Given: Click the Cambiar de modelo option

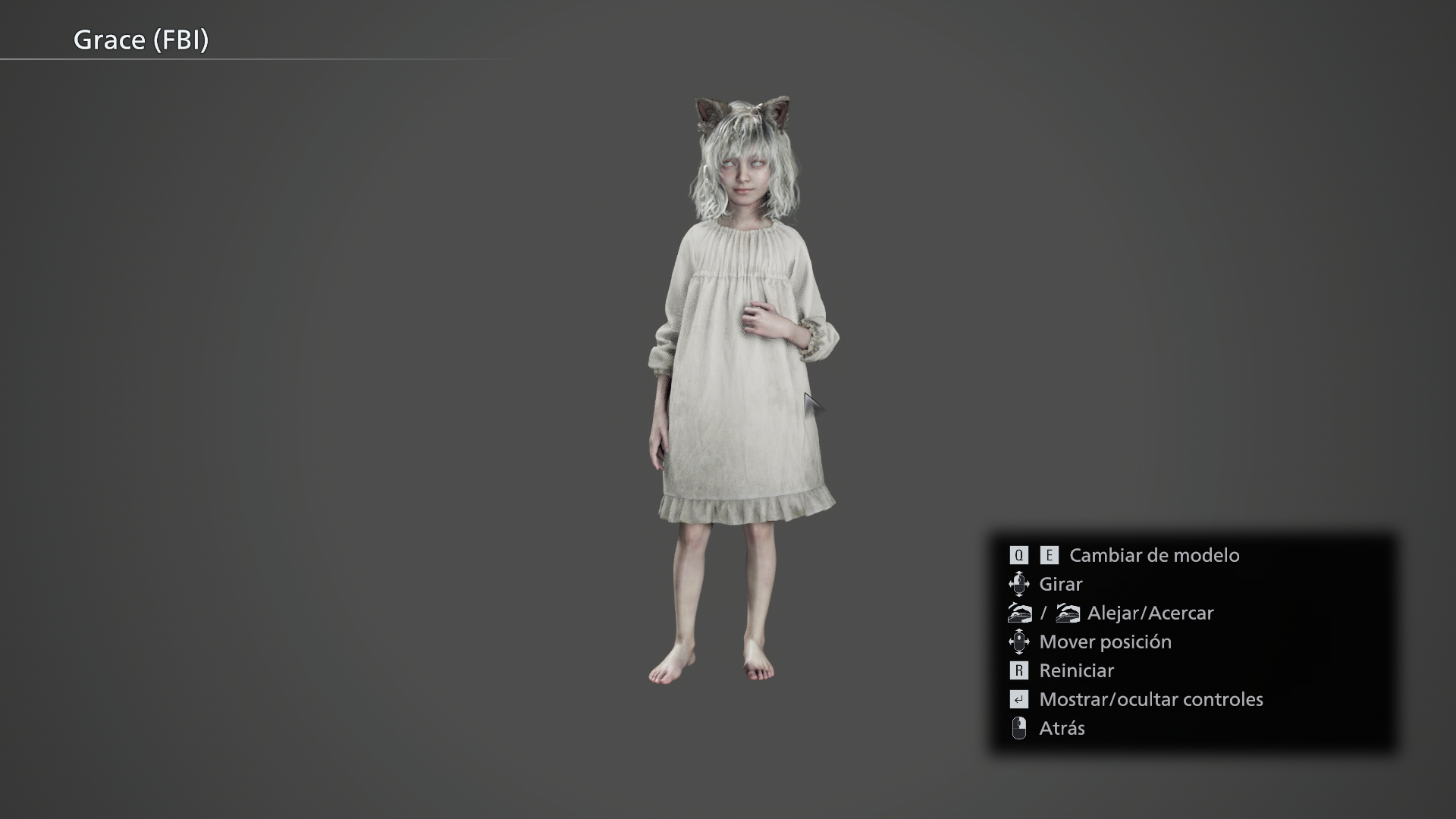Looking at the screenshot, I should pos(1153,555).
